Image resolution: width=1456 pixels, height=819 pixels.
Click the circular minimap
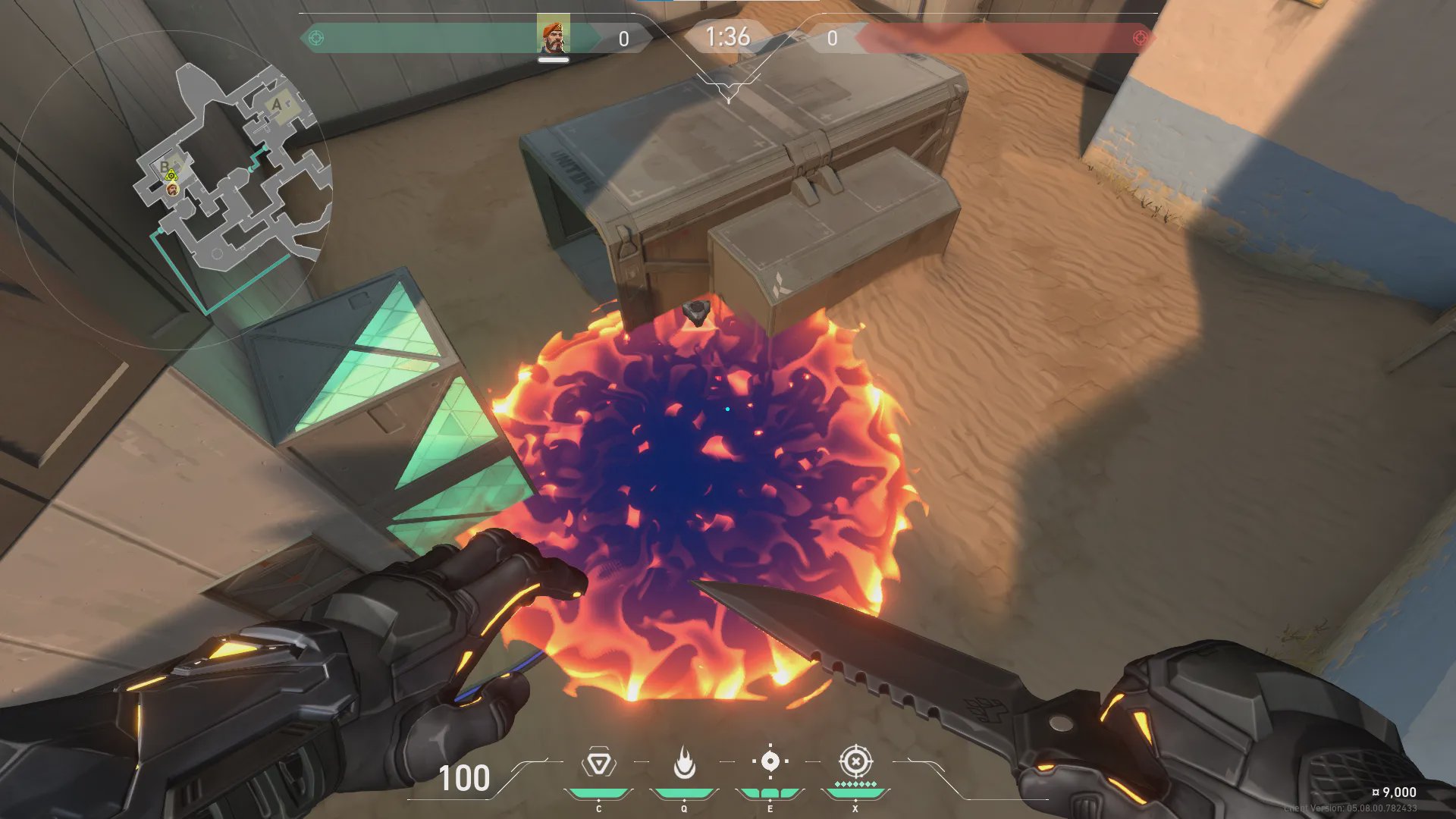[173, 190]
